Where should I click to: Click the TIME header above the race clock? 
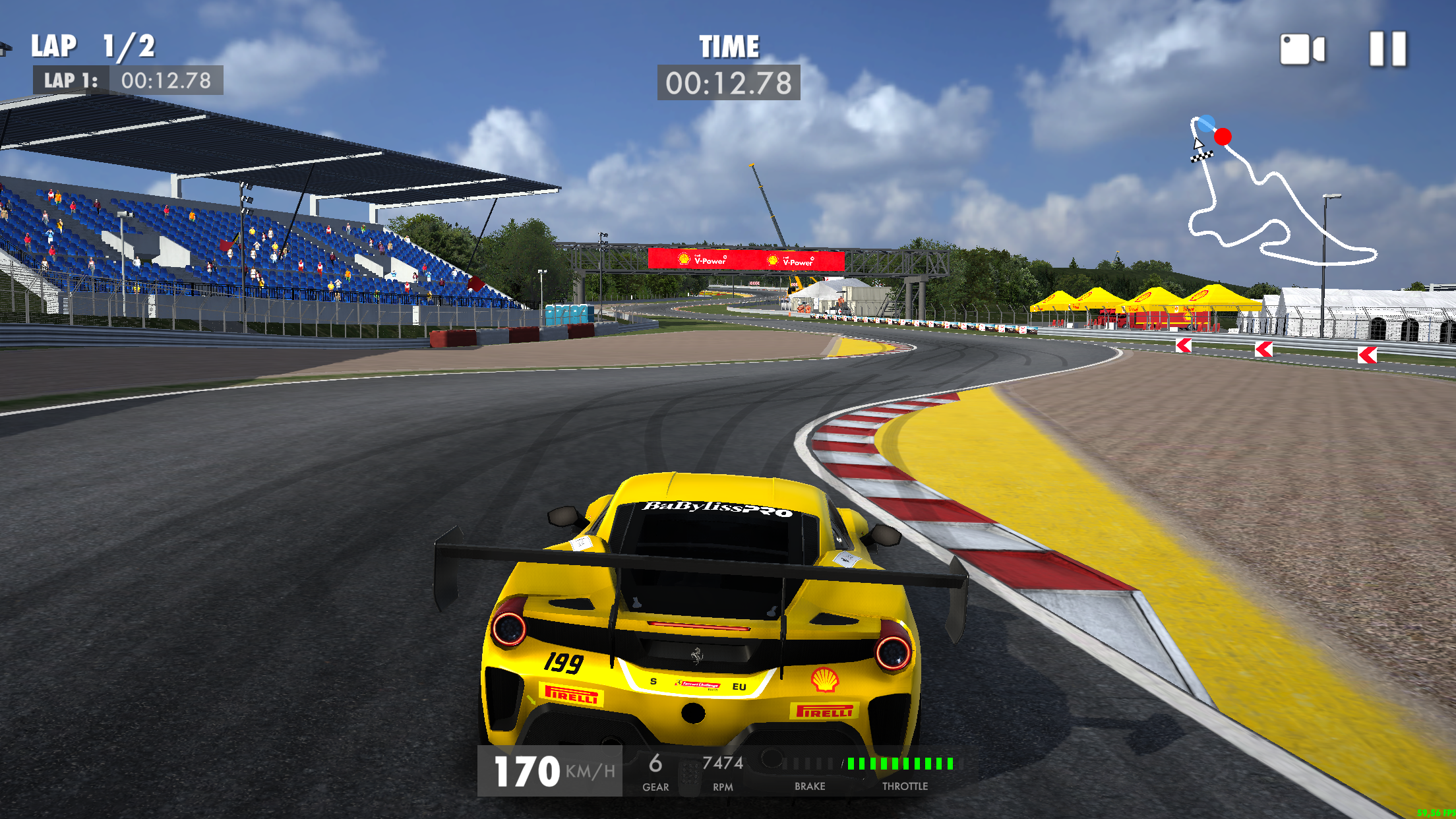[x=728, y=46]
